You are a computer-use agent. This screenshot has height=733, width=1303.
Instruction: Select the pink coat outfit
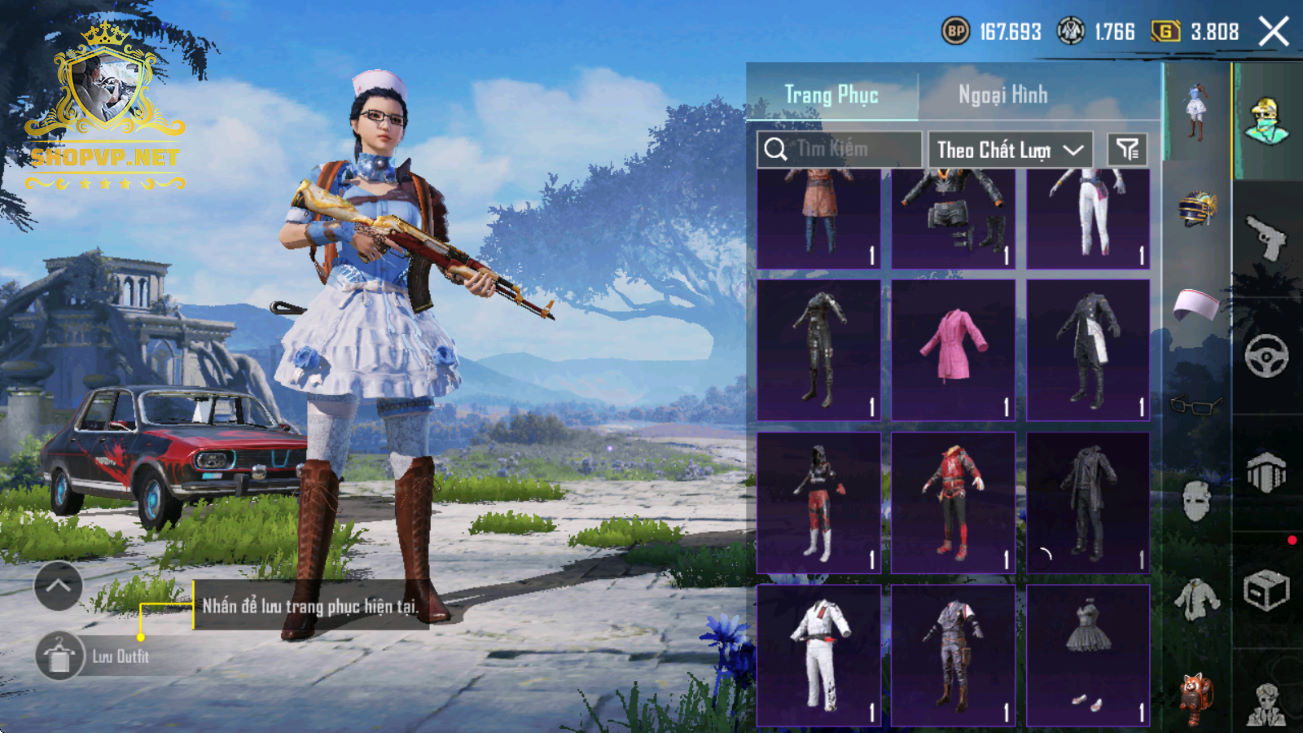point(953,349)
